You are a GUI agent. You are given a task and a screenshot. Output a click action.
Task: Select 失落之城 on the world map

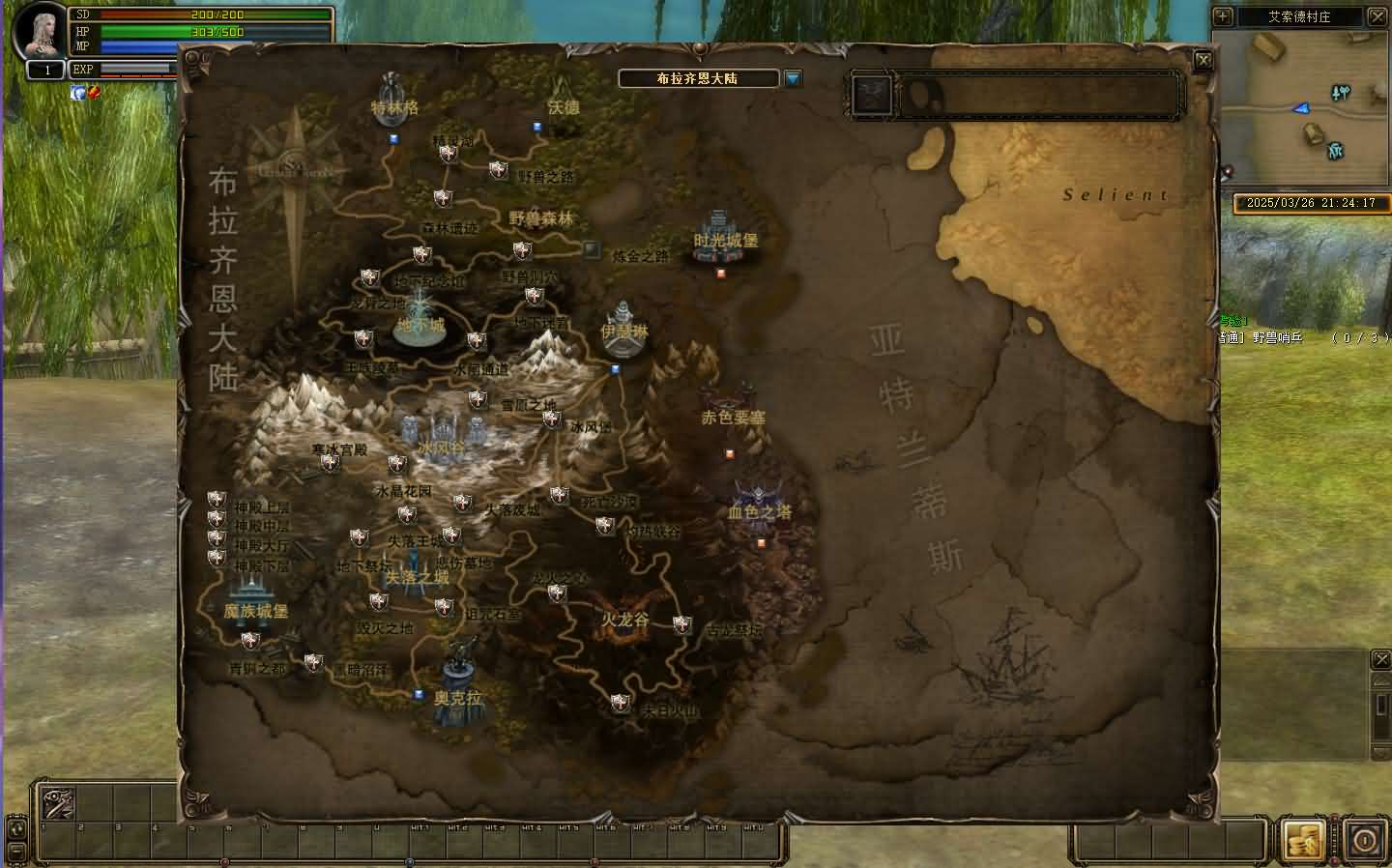pyautogui.click(x=417, y=572)
